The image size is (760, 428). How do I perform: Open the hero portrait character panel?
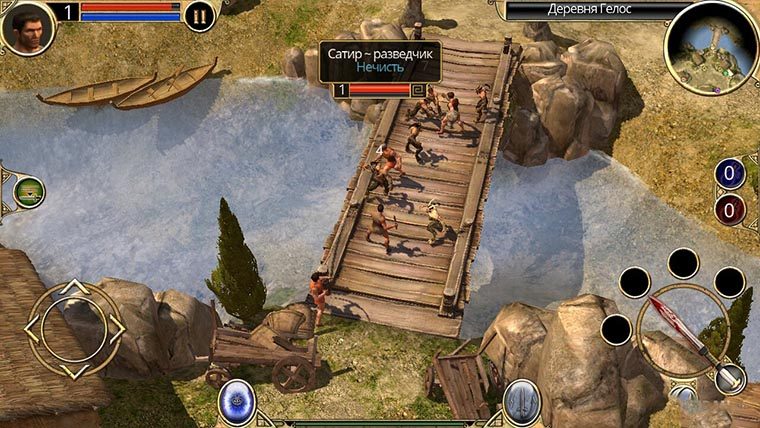click(27, 27)
